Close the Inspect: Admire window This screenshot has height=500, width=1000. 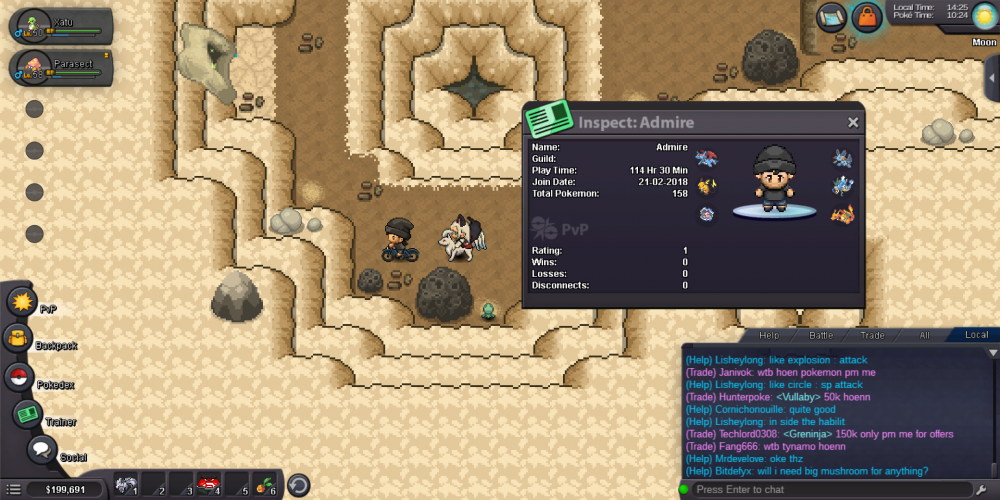pos(853,122)
